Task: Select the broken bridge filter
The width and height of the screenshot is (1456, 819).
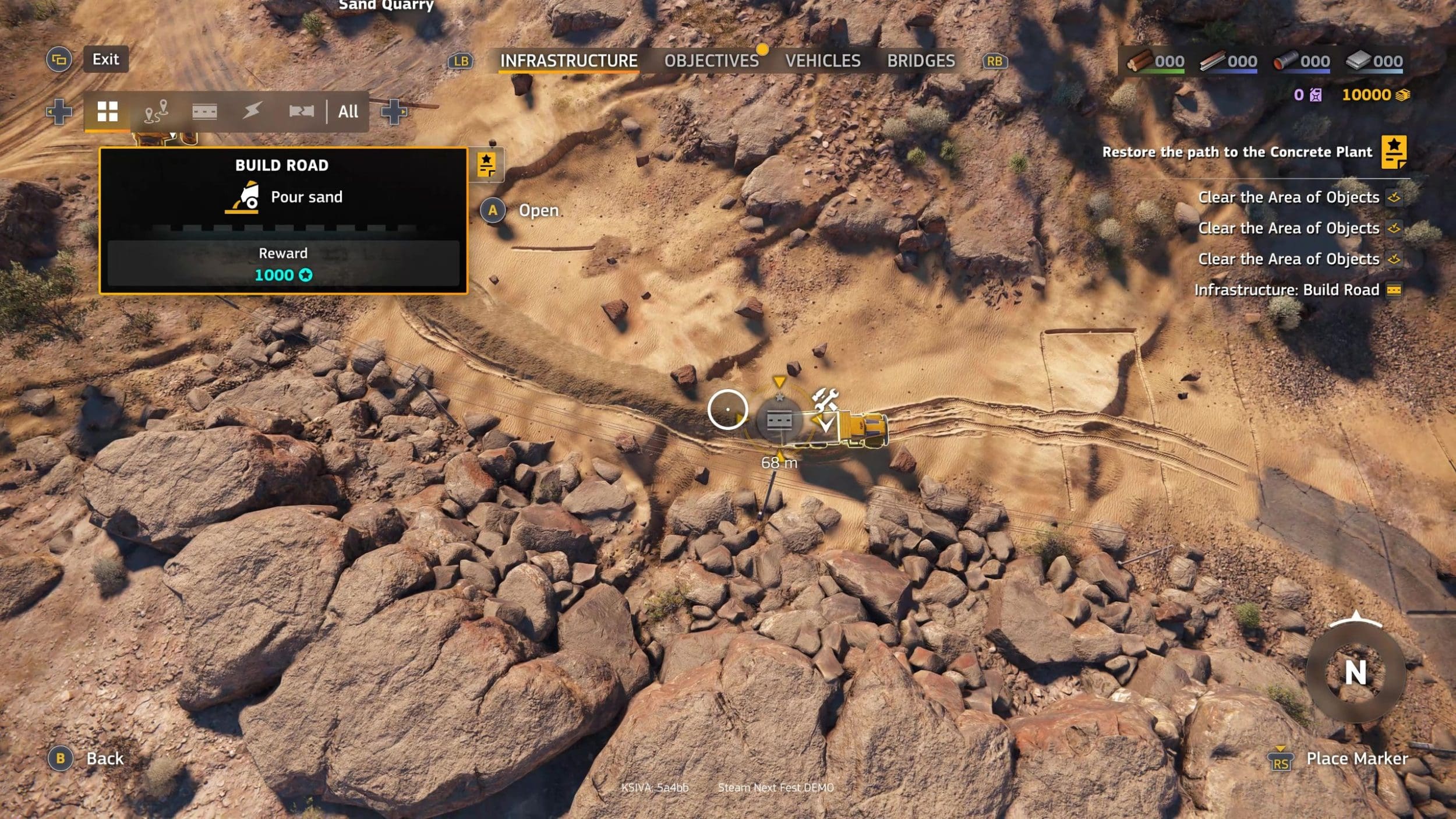Action: click(x=301, y=111)
